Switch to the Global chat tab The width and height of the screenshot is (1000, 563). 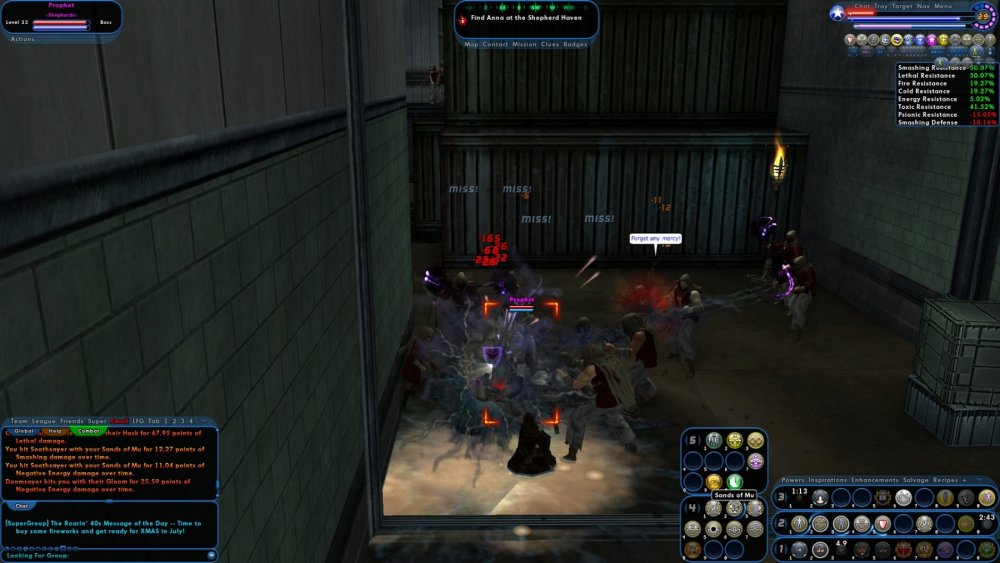[x=24, y=431]
